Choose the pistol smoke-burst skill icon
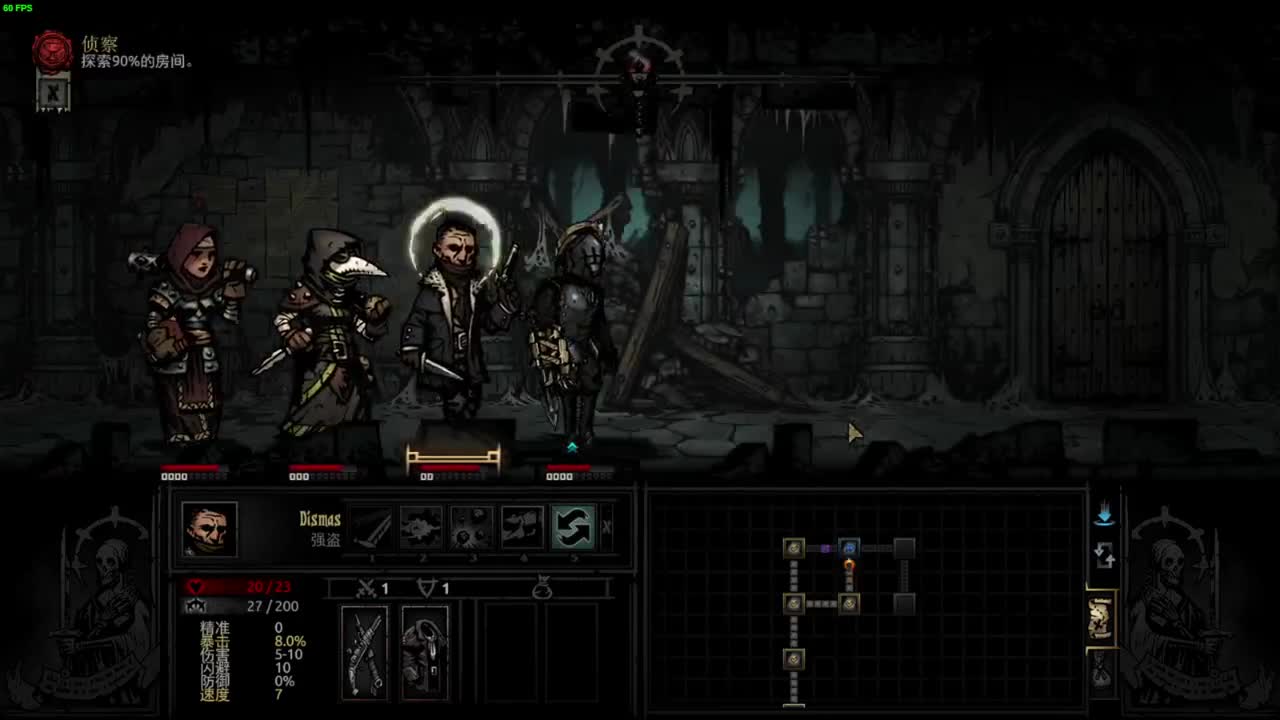1280x720 pixels. [422, 528]
